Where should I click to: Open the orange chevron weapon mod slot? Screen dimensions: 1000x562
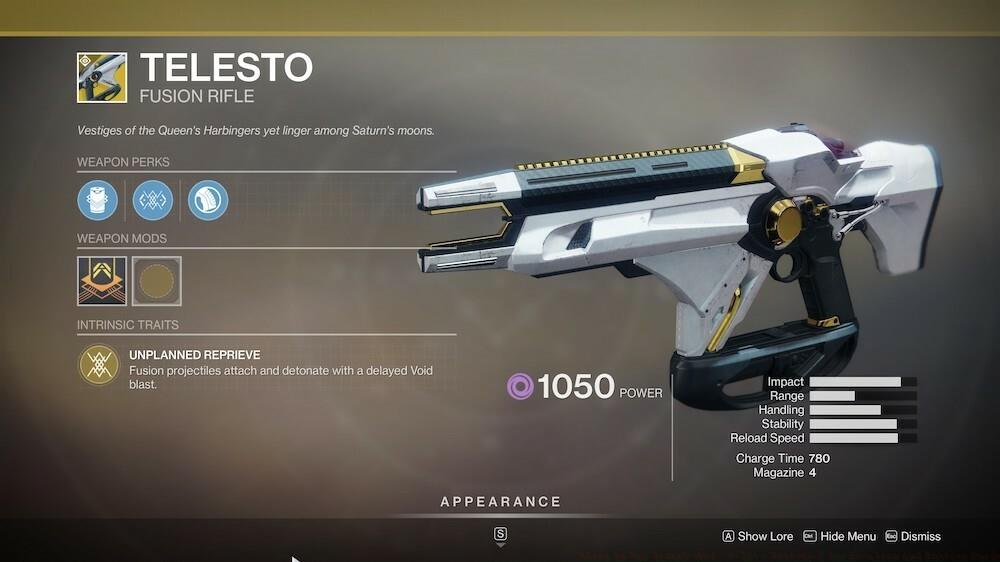(102, 281)
